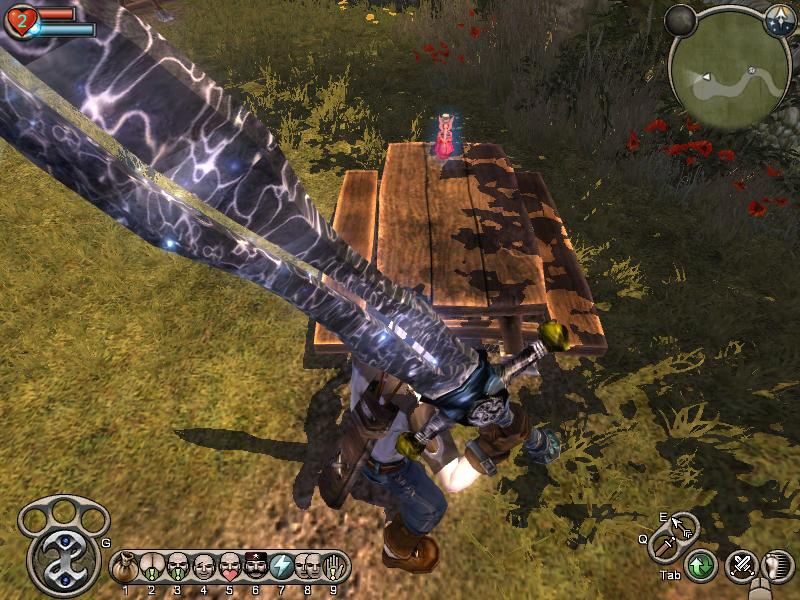This screenshot has height=600, width=800.
Task: Choose the green-bearded face expression in slot 3
Action: pyautogui.click(x=178, y=568)
